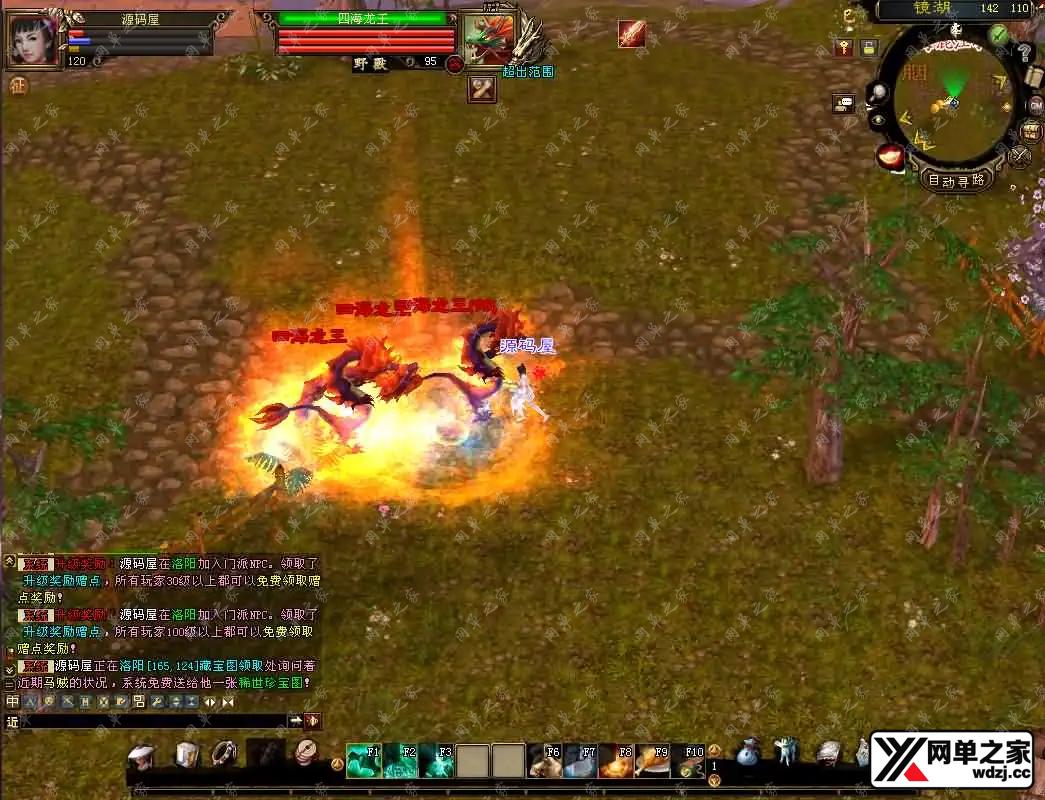This screenshot has height=800, width=1045.
Task: Use the F9 roast chicken leg item
Action: tap(652, 761)
